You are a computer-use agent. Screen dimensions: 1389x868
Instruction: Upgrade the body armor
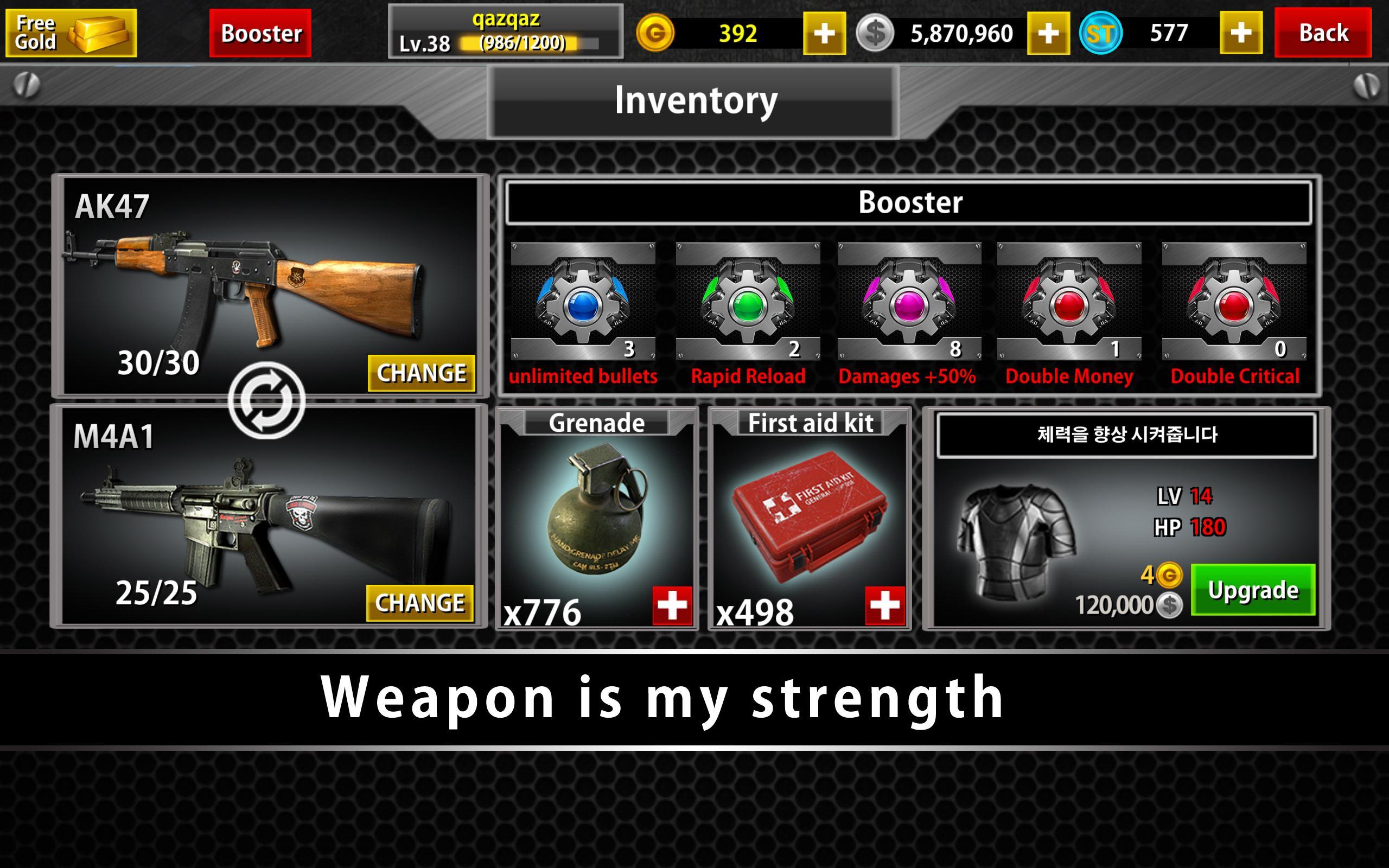[x=1253, y=590]
